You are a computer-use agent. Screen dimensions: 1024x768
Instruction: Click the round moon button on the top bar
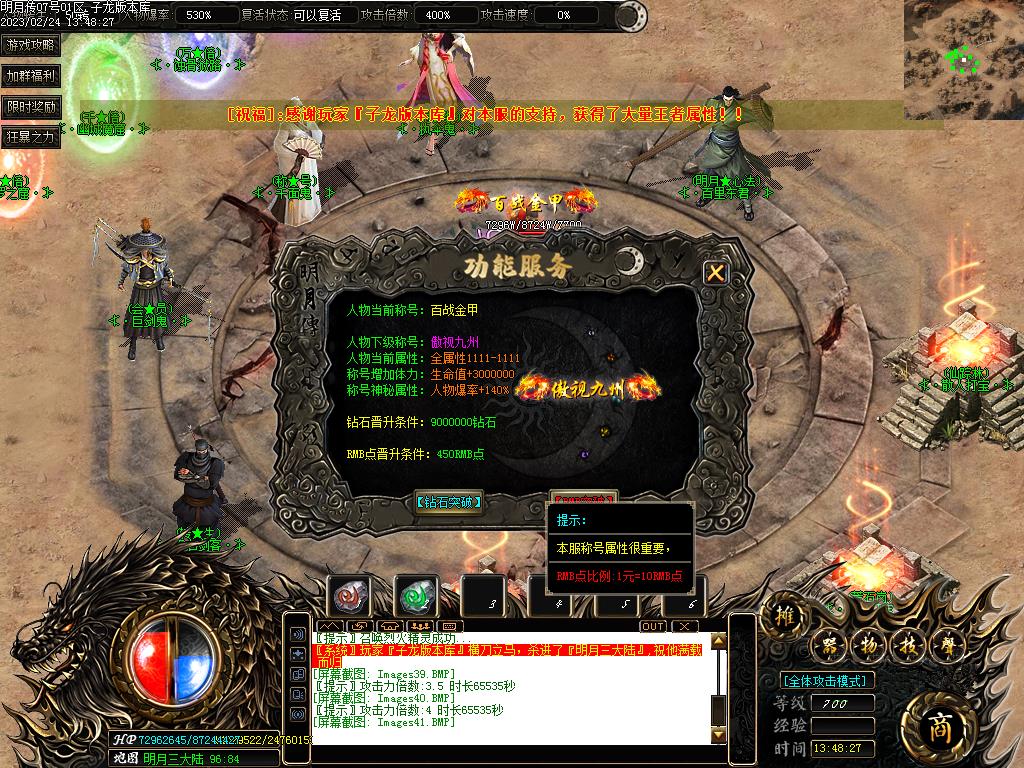631,16
